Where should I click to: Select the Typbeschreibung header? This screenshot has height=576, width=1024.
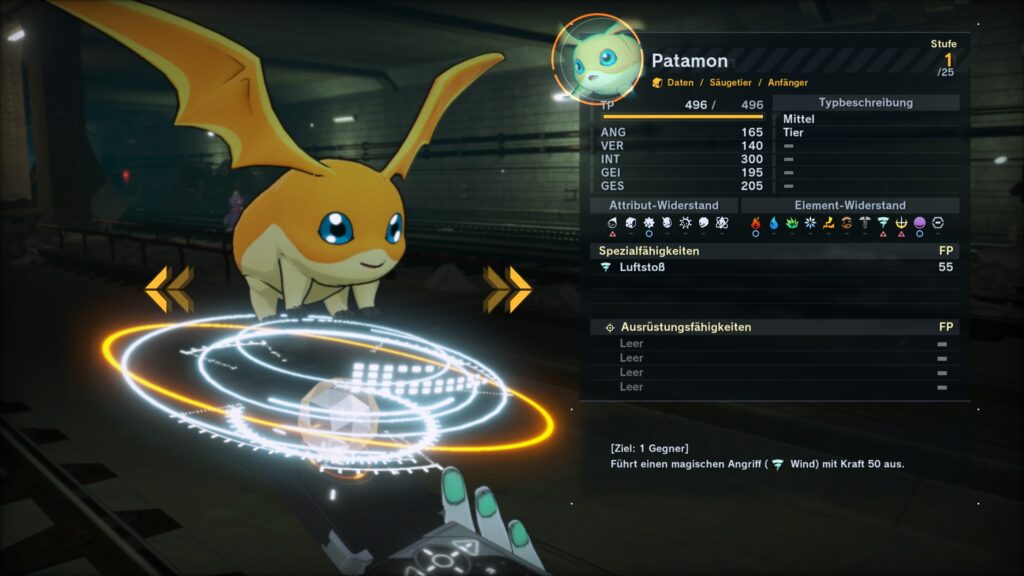coord(866,102)
